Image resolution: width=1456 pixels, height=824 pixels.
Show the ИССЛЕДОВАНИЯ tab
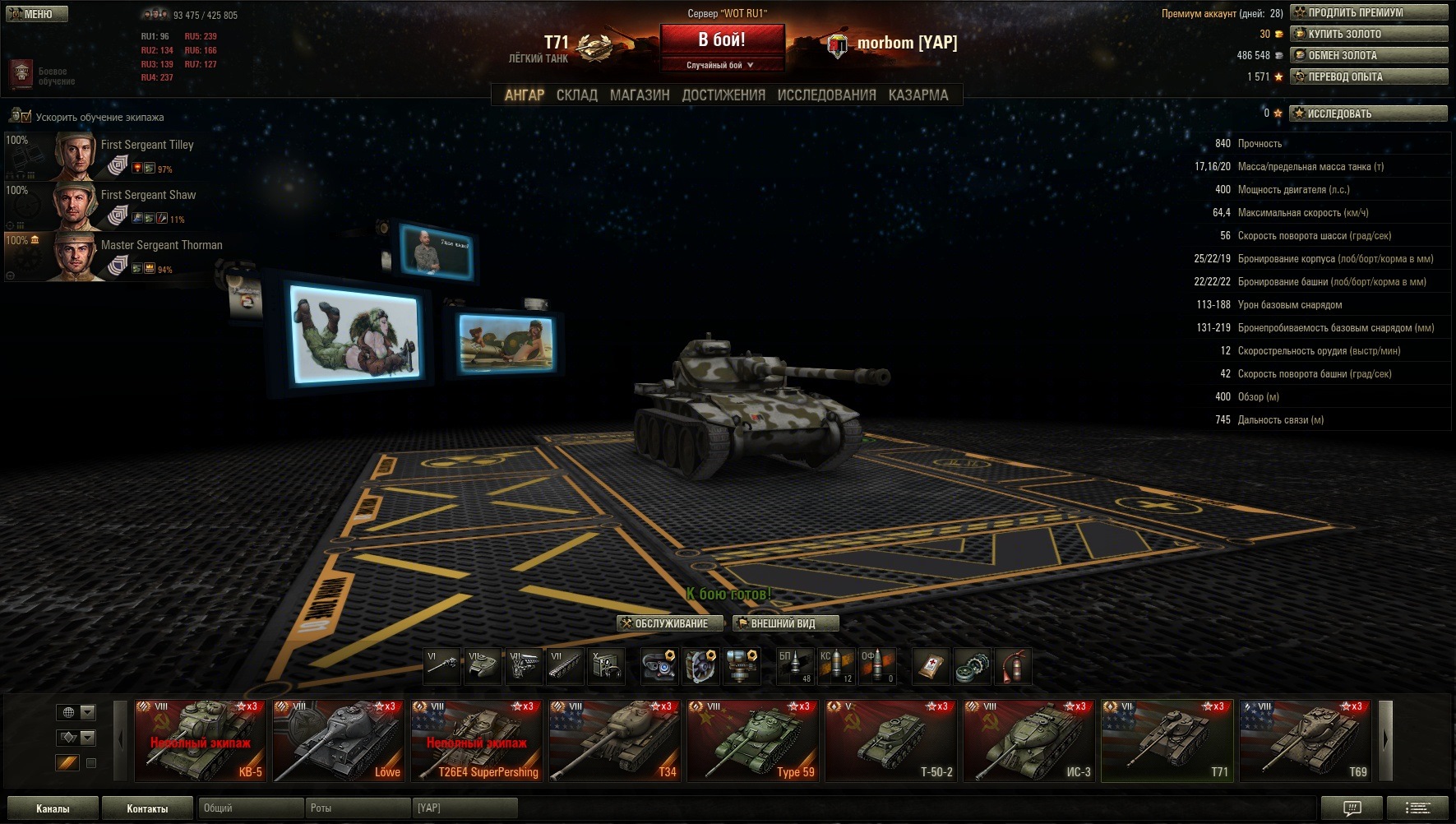tap(826, 95)
